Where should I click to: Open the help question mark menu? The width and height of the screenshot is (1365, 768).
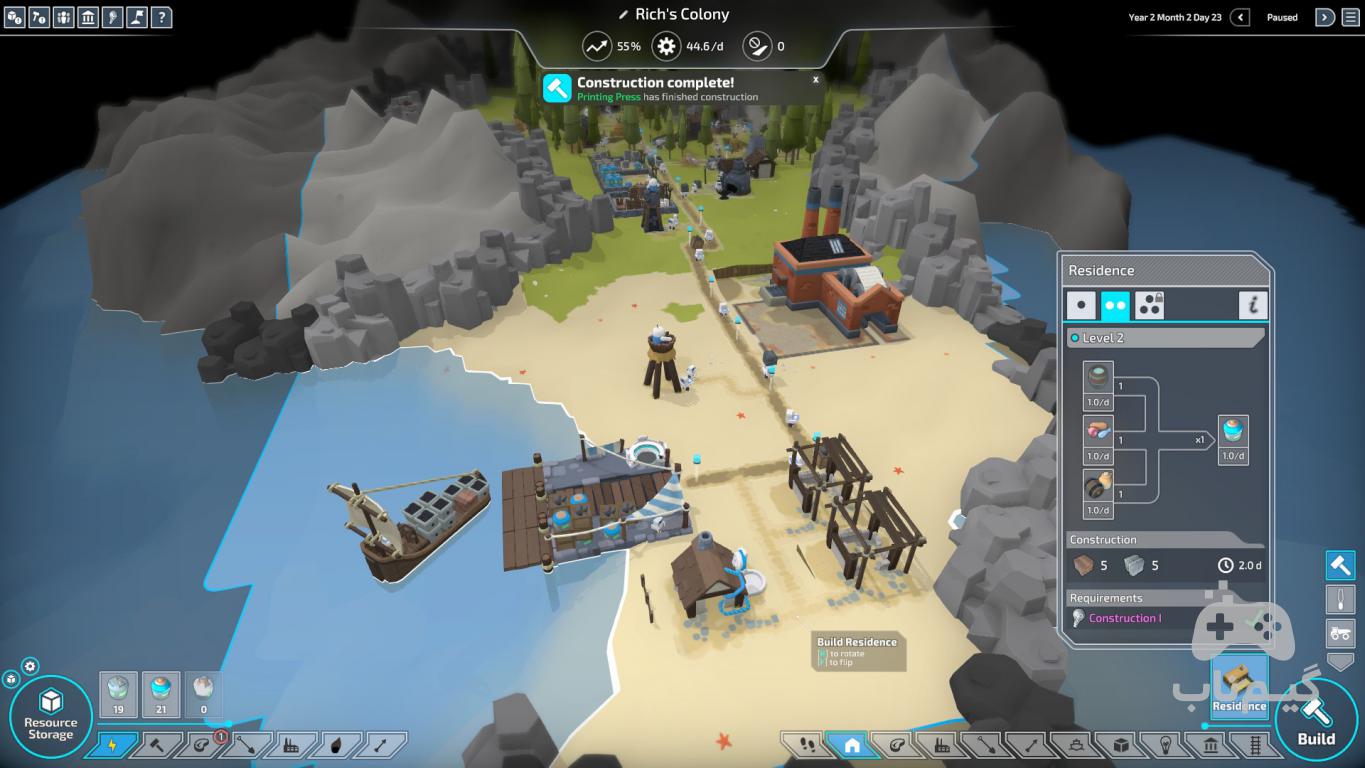coord(161,17)
